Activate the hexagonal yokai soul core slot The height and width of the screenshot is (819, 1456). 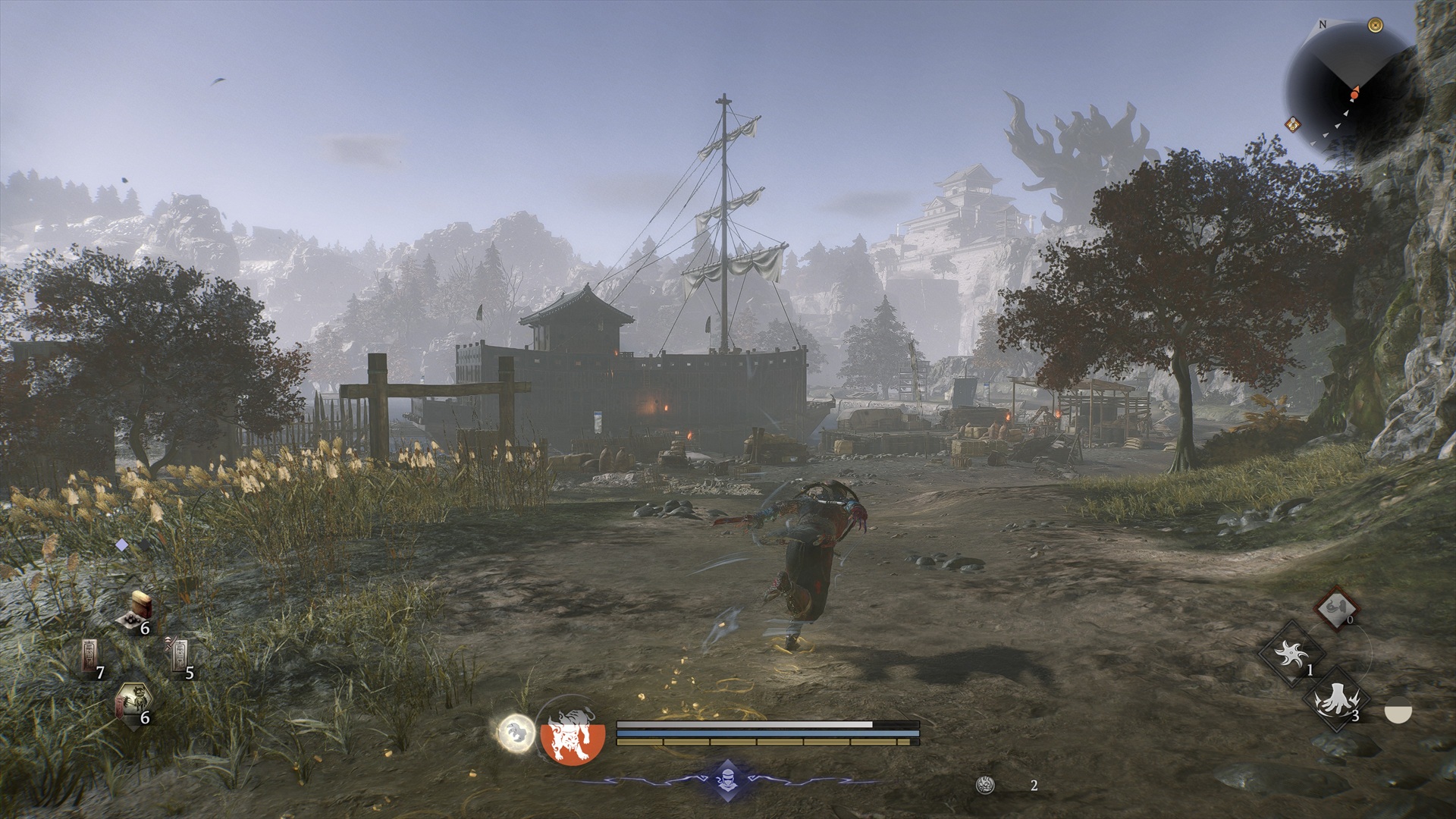pyautogui.click(x=131, y=702)
